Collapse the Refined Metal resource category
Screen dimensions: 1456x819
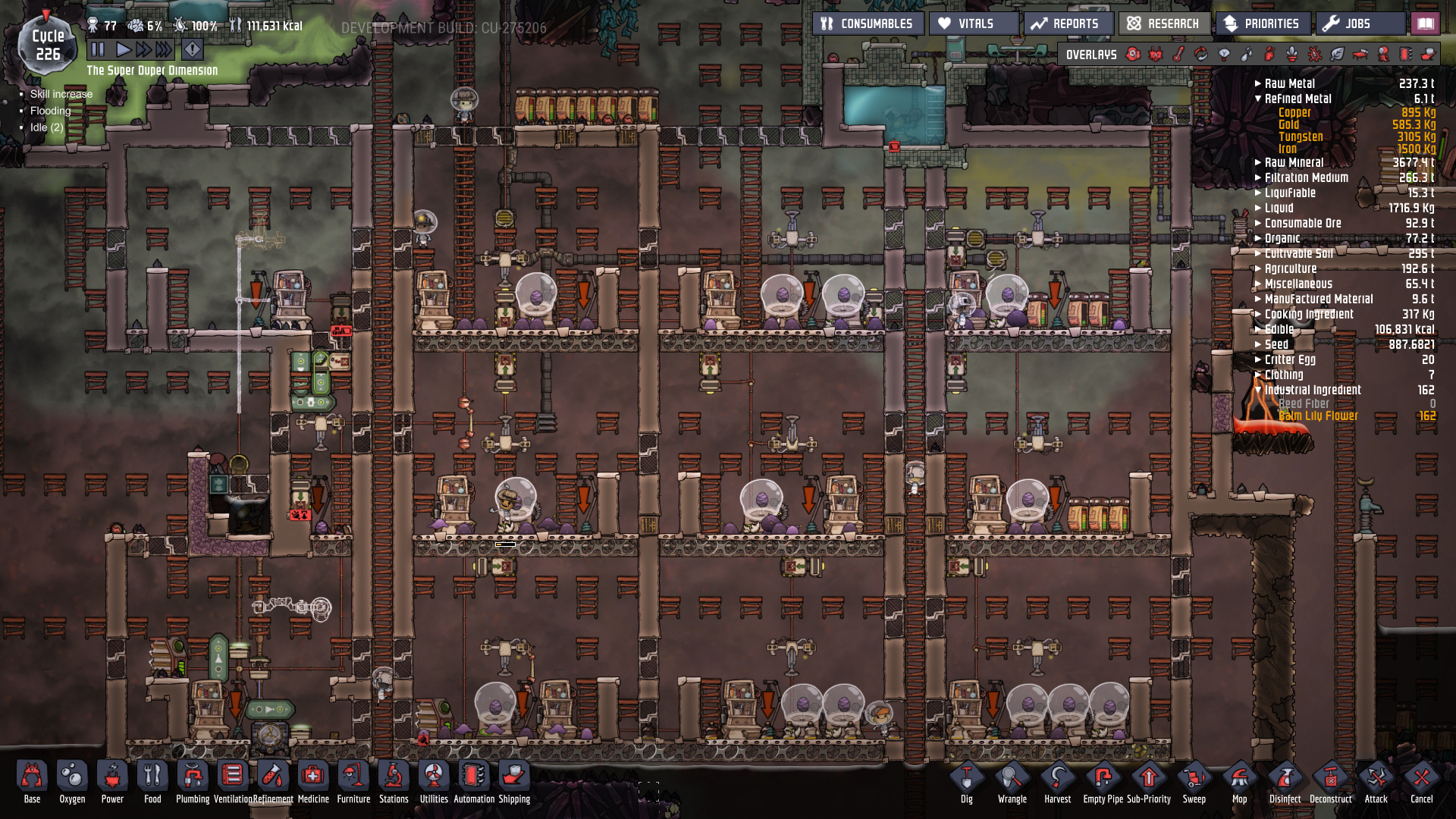tap(1258, 99)
